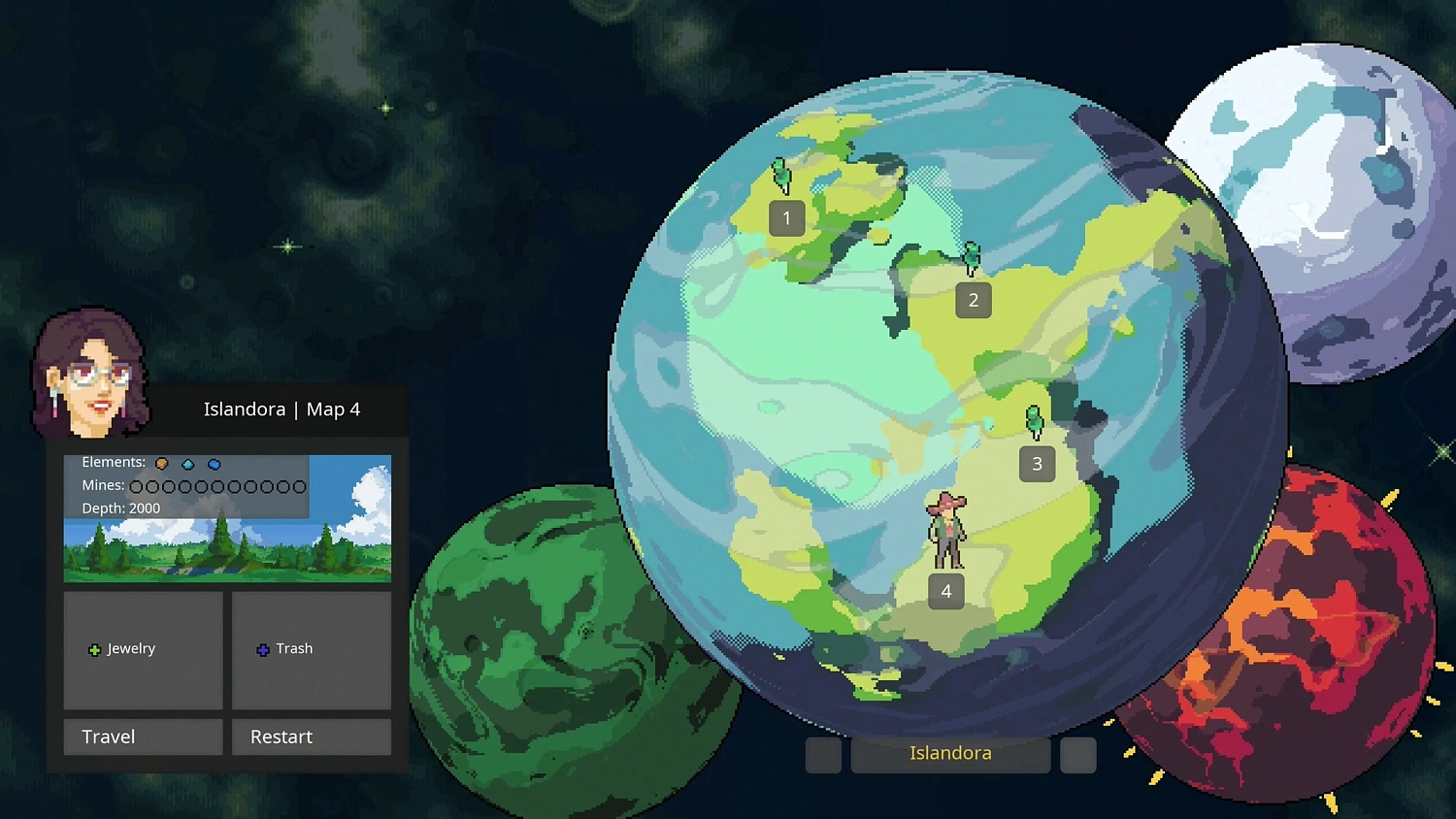The width and height of the screenshot is (1456, 819).
Task: Select the gold element icon
Action: (162, 464)
